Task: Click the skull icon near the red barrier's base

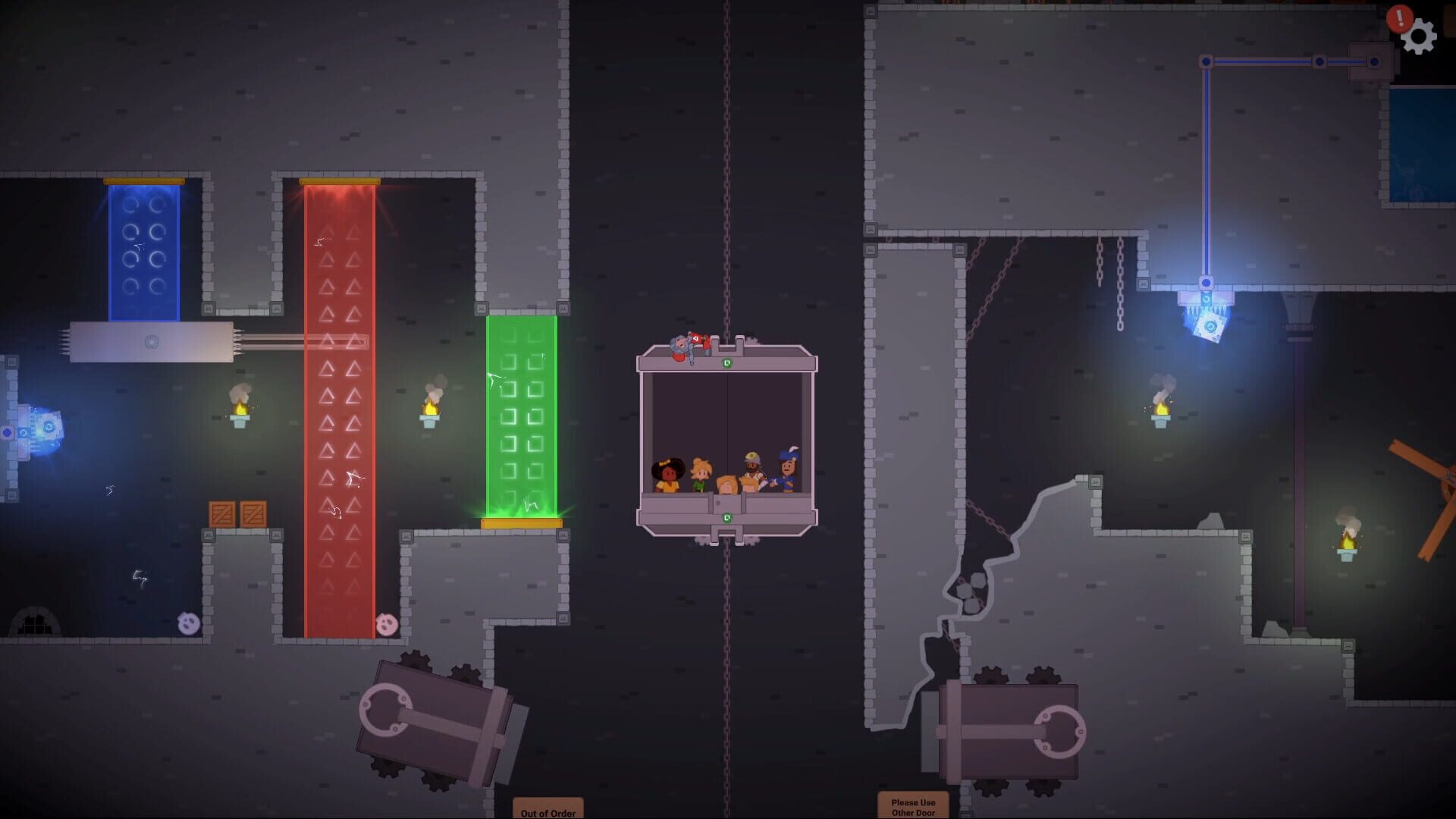Action: click(x=384, y=623)
